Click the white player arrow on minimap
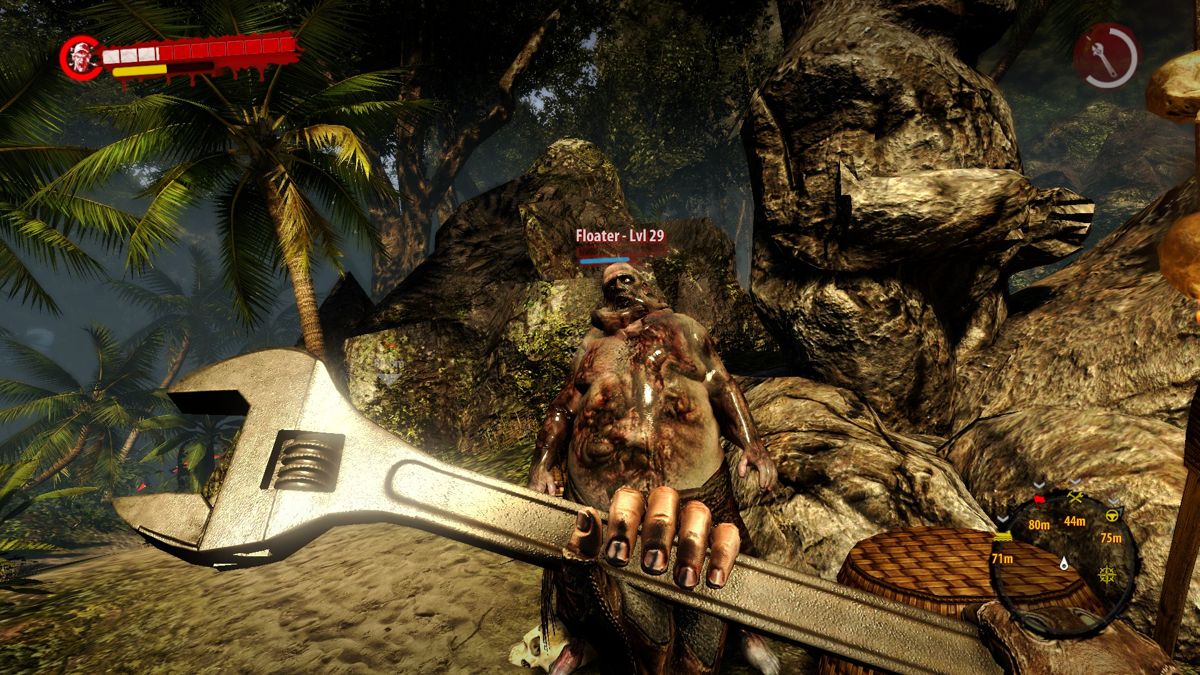 tap(1066, 563)
